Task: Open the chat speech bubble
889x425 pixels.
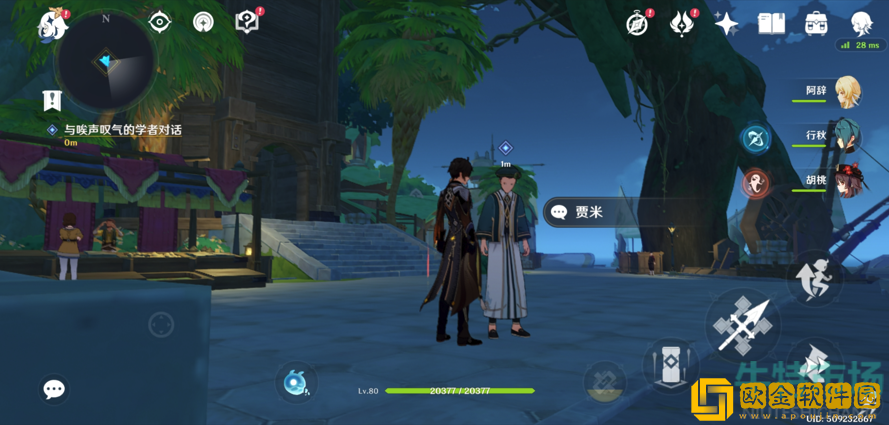Action: coord(54,389)
